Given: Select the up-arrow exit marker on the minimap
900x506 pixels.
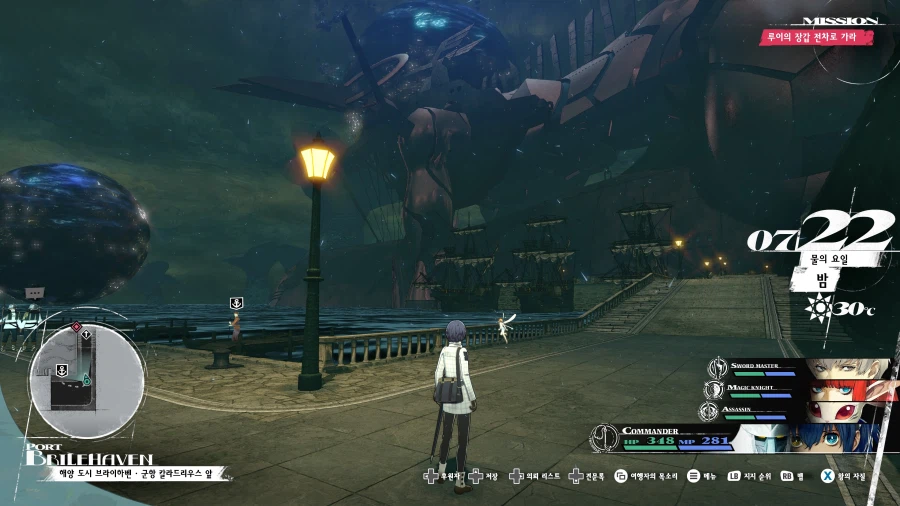Looking at the screenshot, I should click(88, 333).
